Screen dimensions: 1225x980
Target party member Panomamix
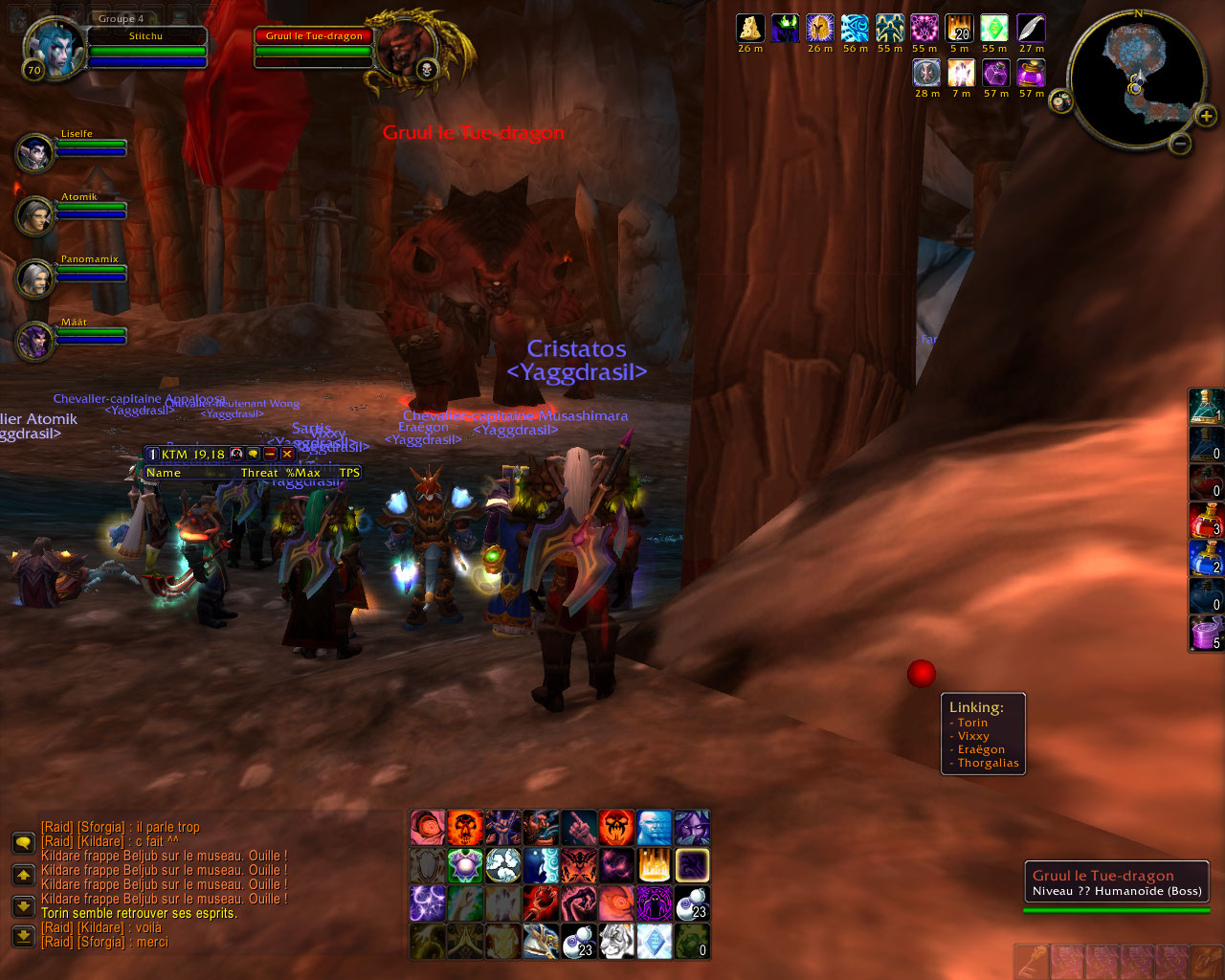35,278
